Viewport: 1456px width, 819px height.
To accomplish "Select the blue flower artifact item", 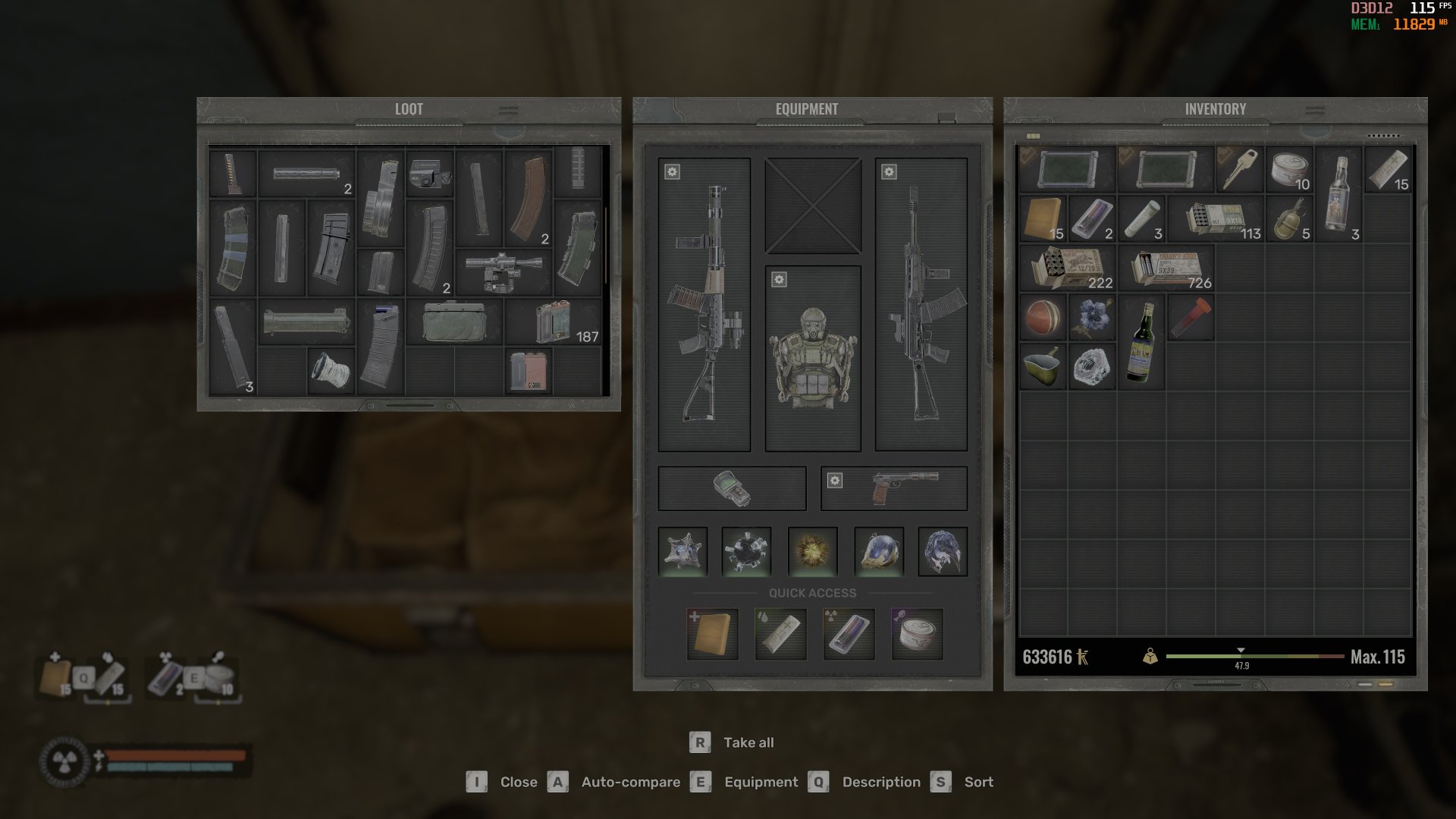I will click(x=1092, y=318).
